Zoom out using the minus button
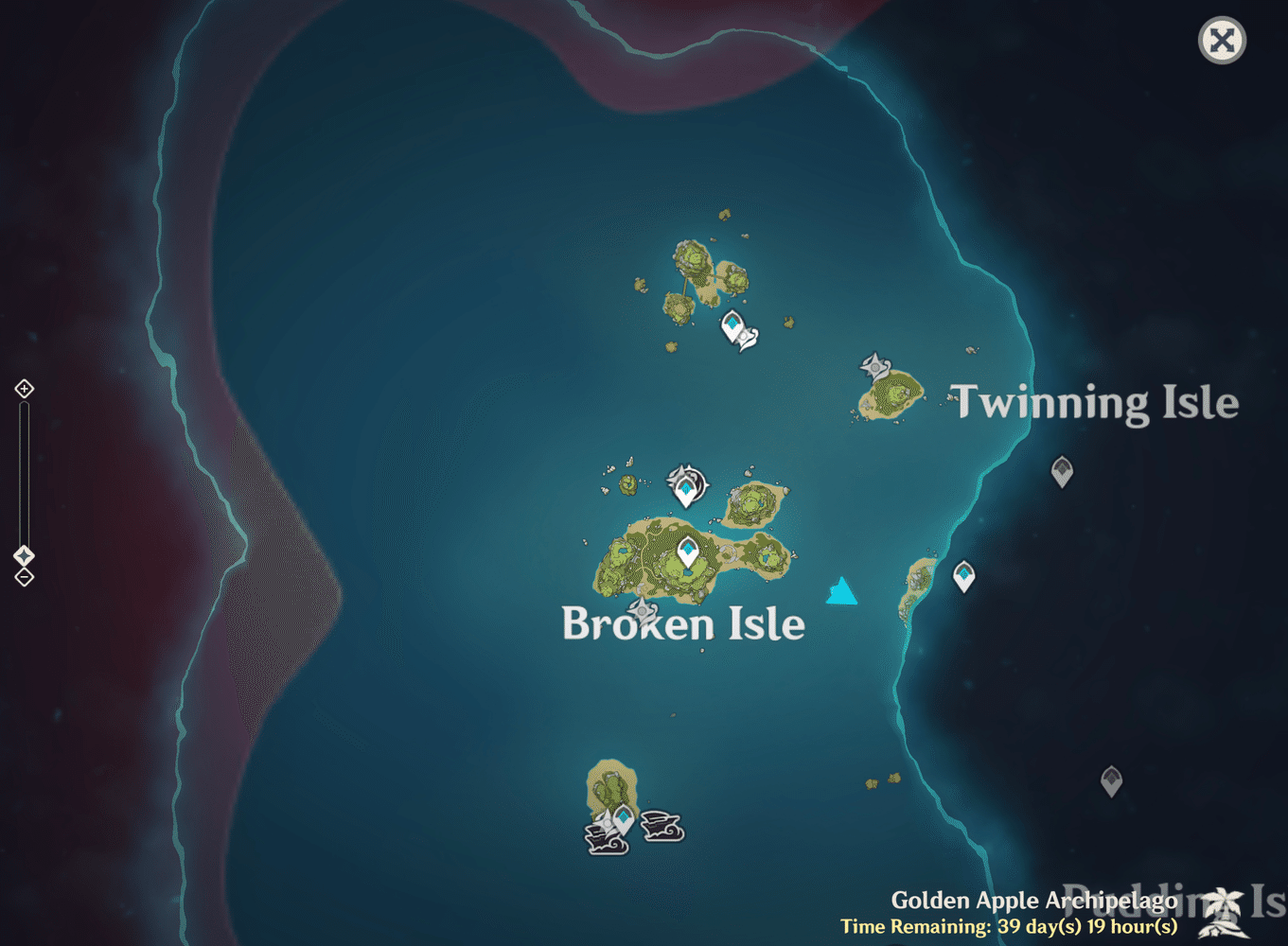The image size is (1288, 946). tap(24, 577)
